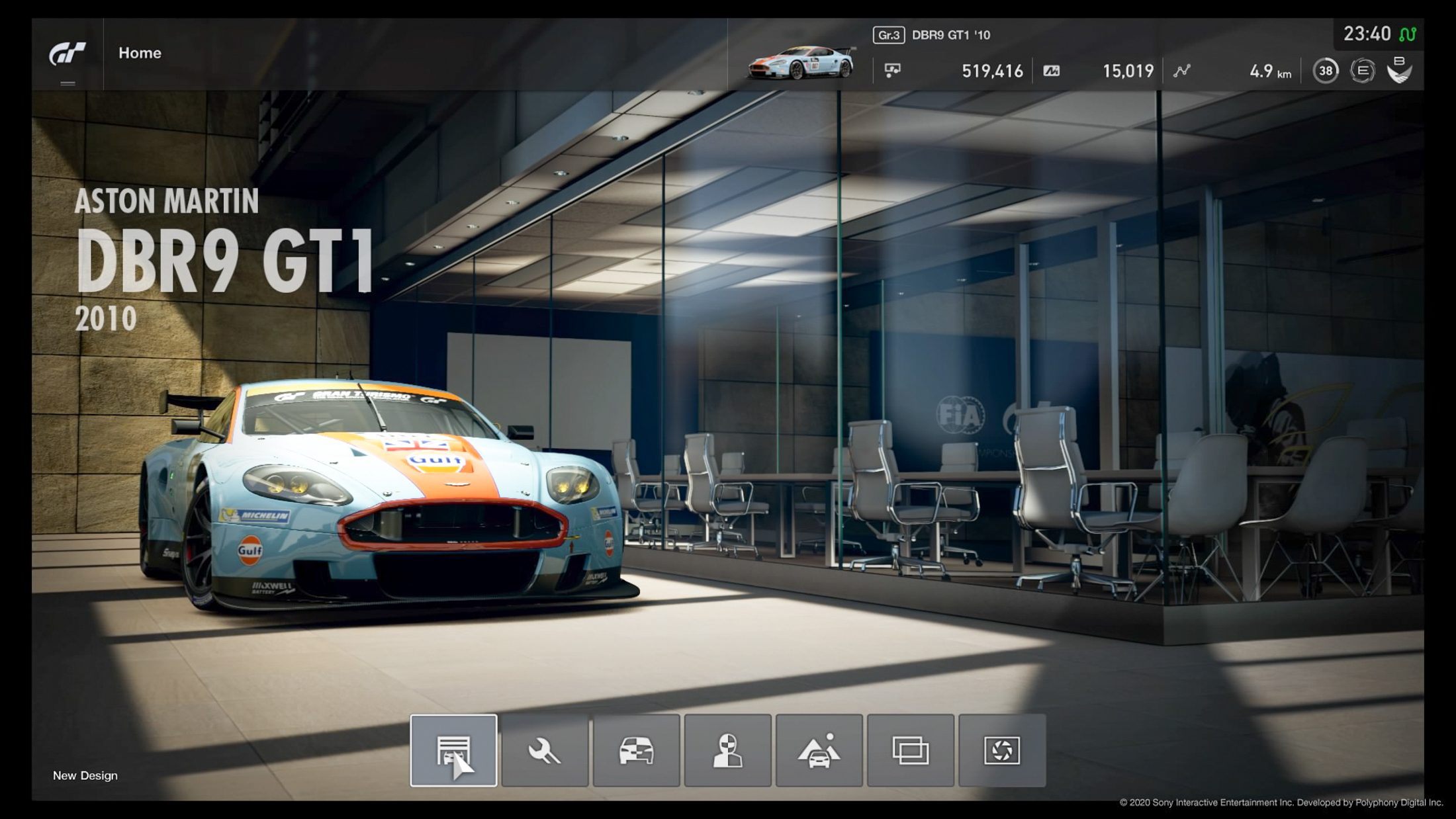This screenshot has height=819, width=1456.
Task: Open the camera shutter button
Action: pyautogui.click(x=1002, y=750)
